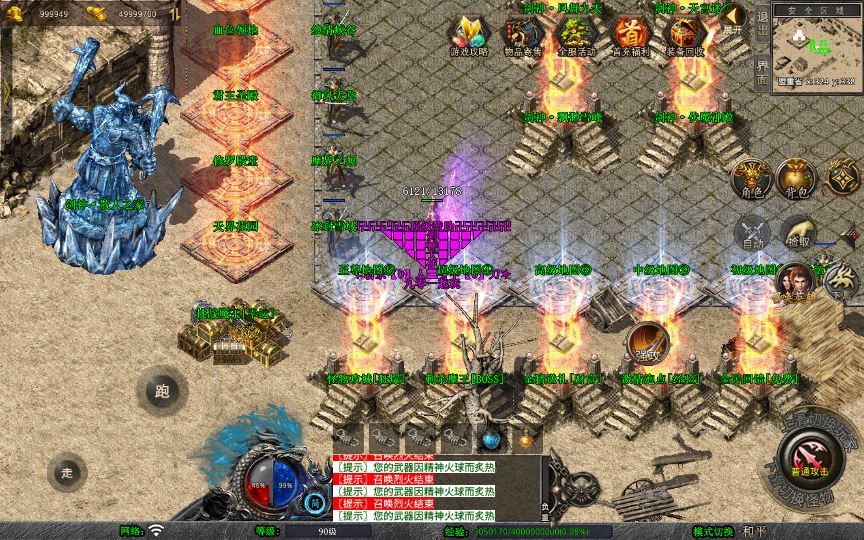Image resolution: width=864 pixels, height=540 pixels.
Task: Open the 装备回收 equipment recycling chest
Action: (x=684, y=36)
